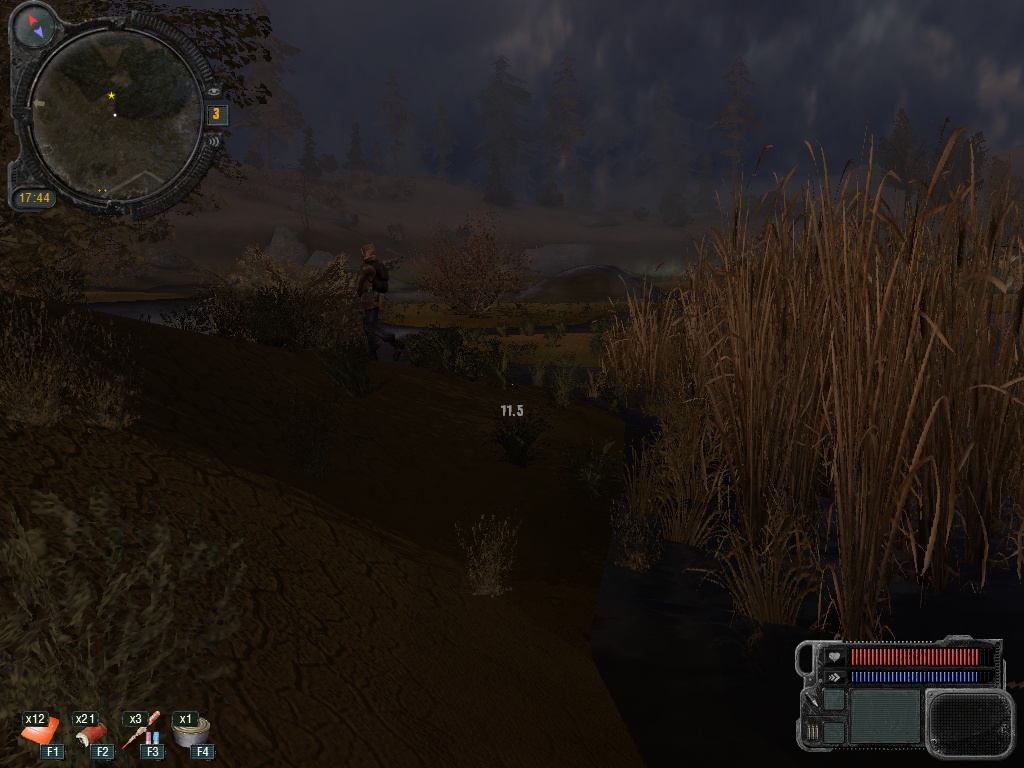Use the bandage in the F1 quick slot

pyautogui.click(x=40, y=733)
